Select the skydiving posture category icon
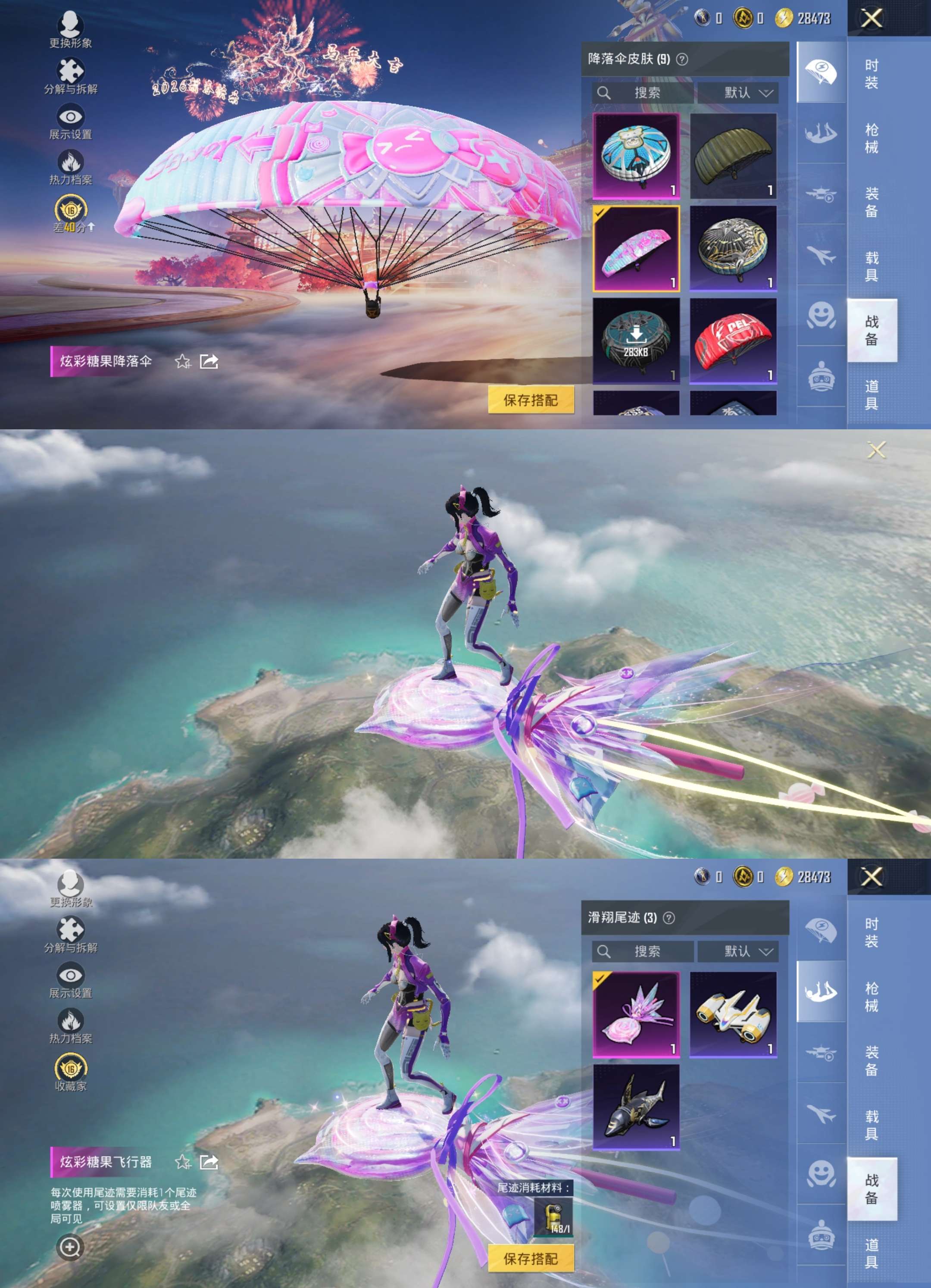This screenshot has width=931, height=1288. point(819,131)
